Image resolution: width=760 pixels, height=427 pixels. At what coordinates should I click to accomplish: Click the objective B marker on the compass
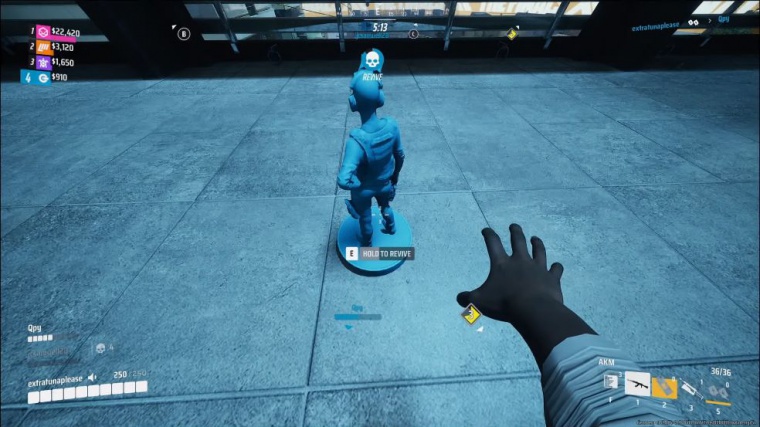tap(184, 33)
